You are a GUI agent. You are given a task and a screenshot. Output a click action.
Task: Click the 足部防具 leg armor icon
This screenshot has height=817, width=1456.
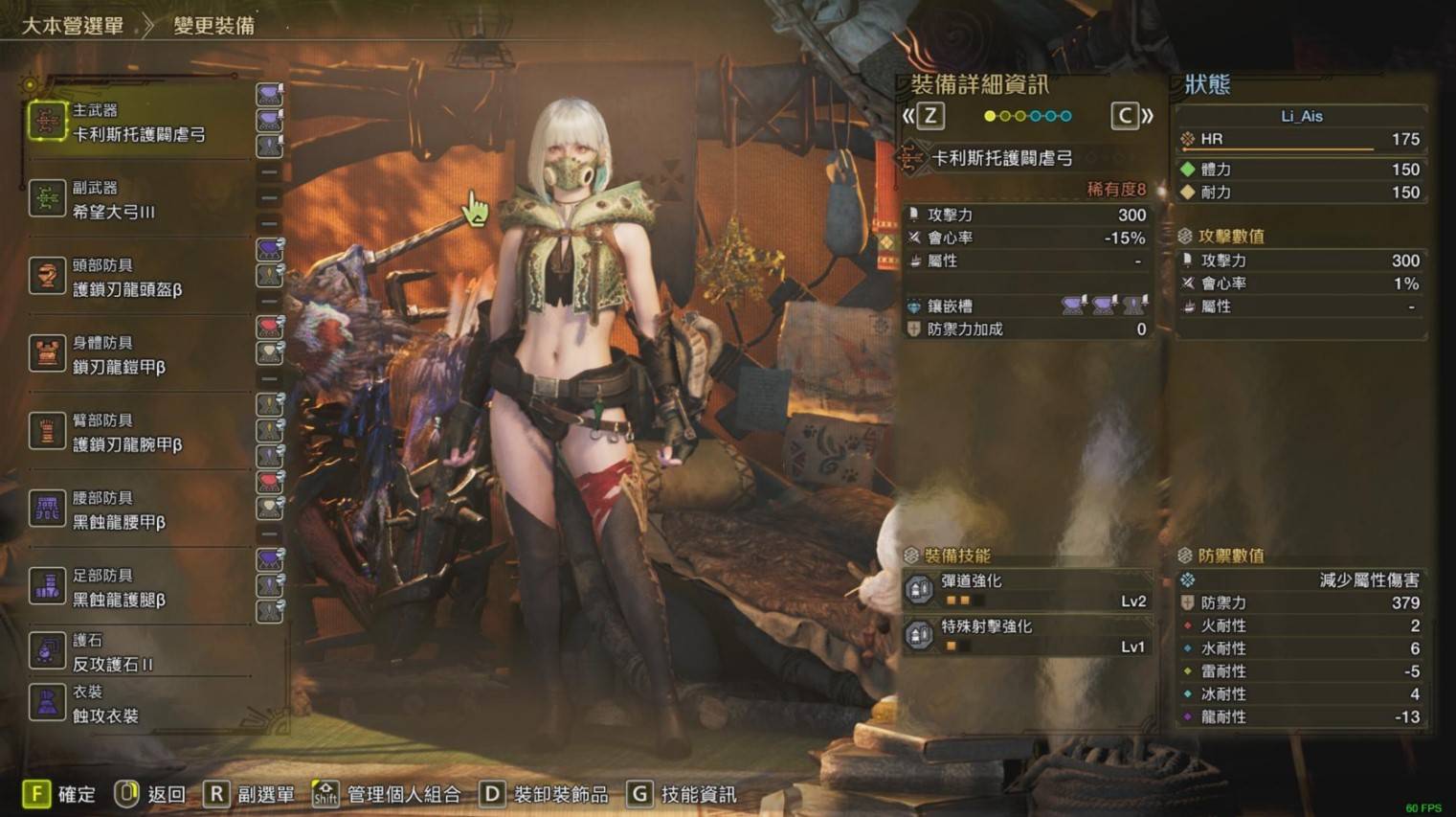(46, 586)
